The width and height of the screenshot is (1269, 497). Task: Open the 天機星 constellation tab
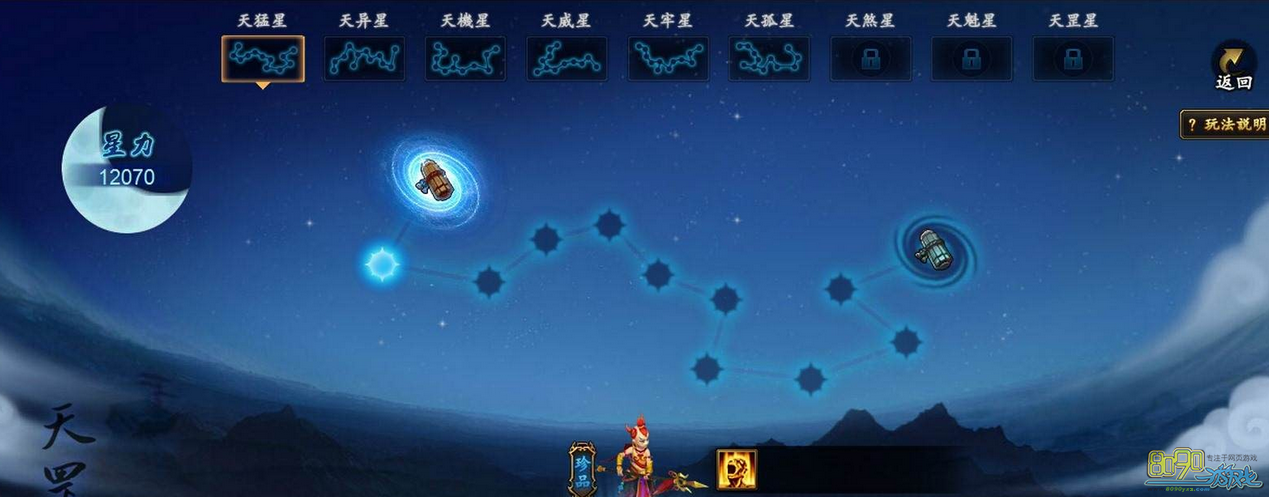point(465,59)
